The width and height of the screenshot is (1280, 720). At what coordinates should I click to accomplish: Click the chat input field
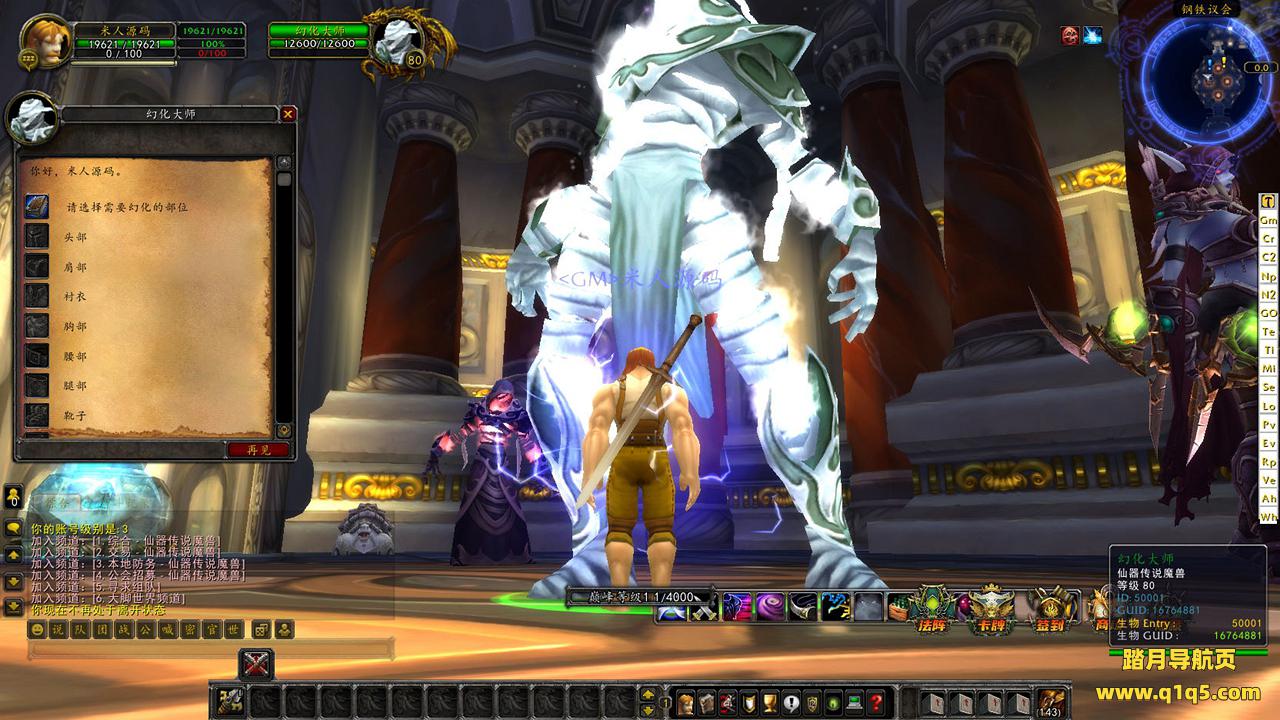coord(210,651)
